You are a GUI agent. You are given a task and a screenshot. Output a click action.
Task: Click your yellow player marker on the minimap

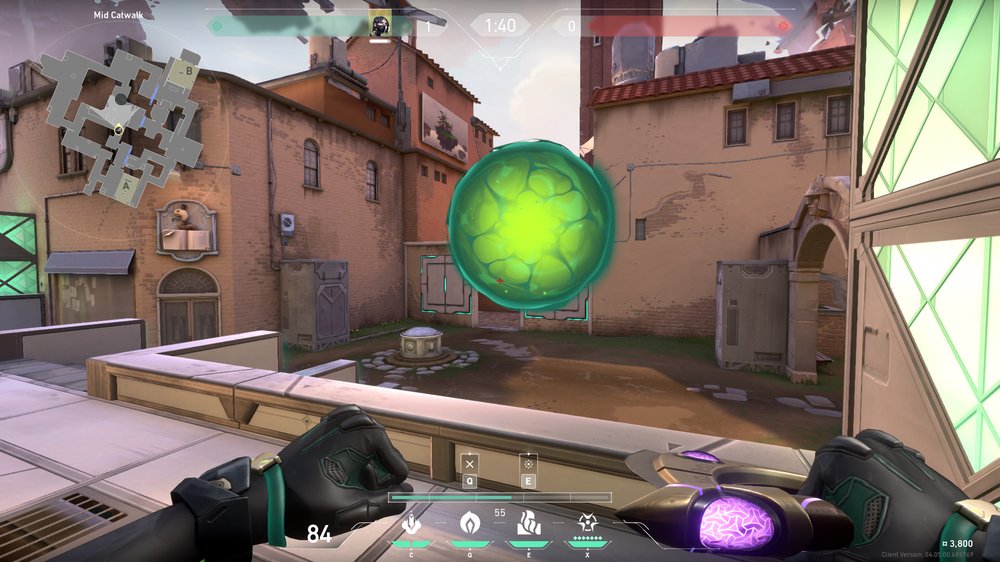[118, 129]
